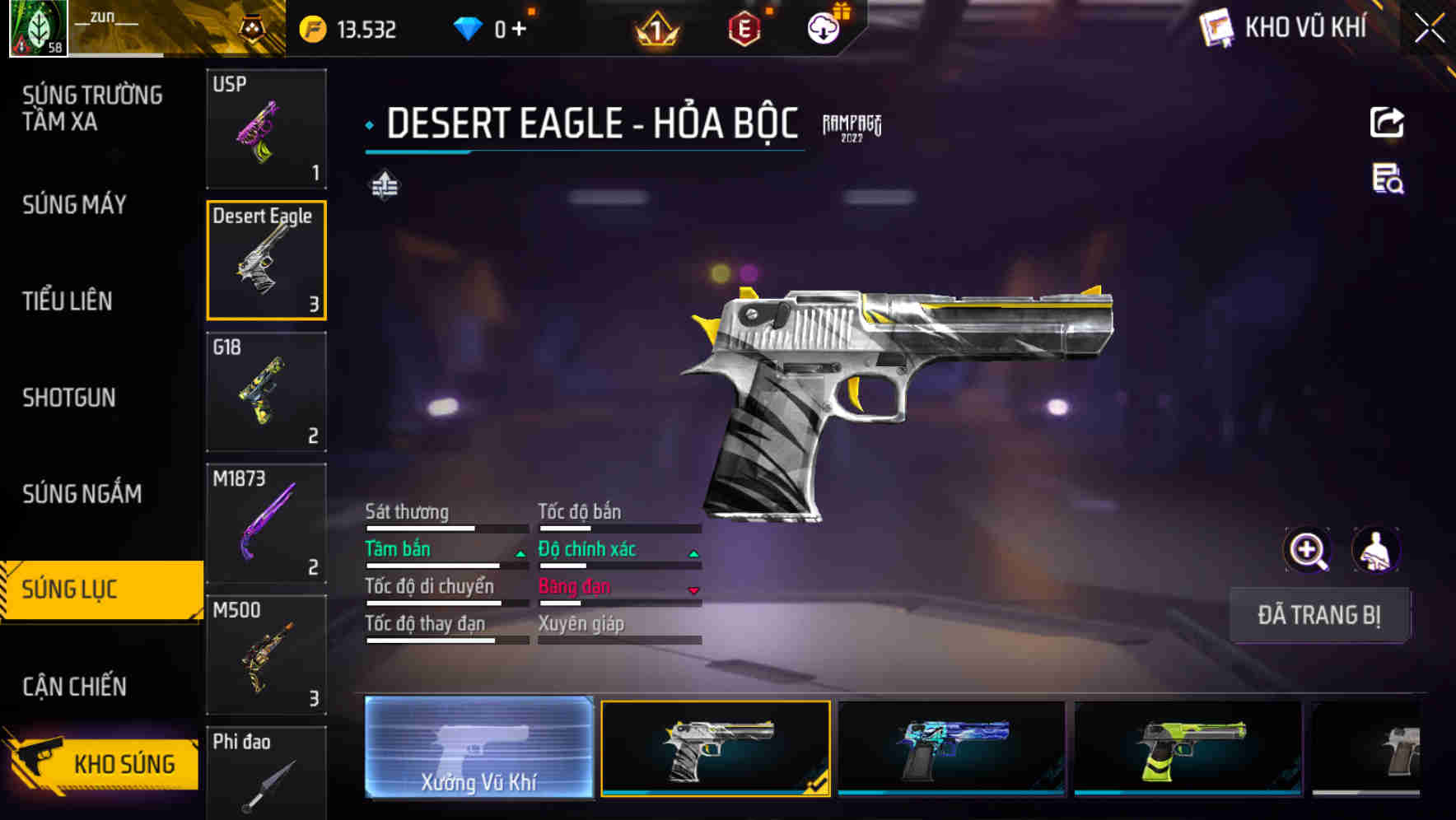This screenshot has width=1456, height=820.
Task: Click the share icon
Action: (1387, 123)
